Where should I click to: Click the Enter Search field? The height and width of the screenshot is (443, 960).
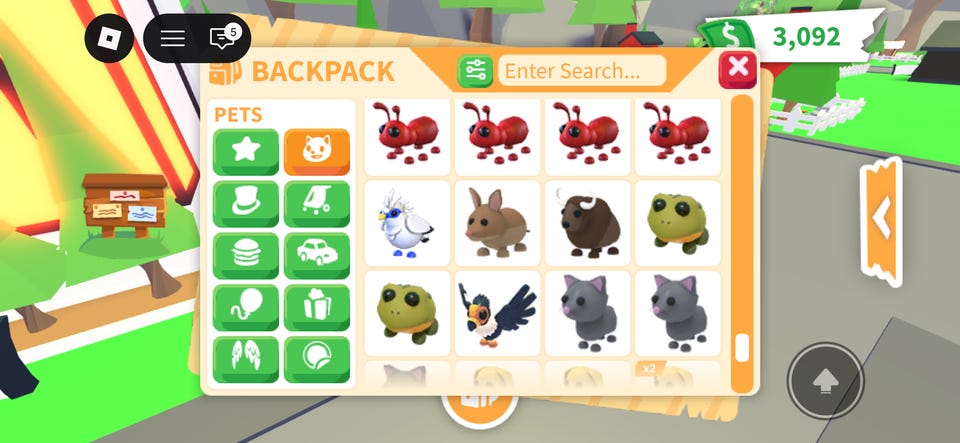[x=583, y=71]
